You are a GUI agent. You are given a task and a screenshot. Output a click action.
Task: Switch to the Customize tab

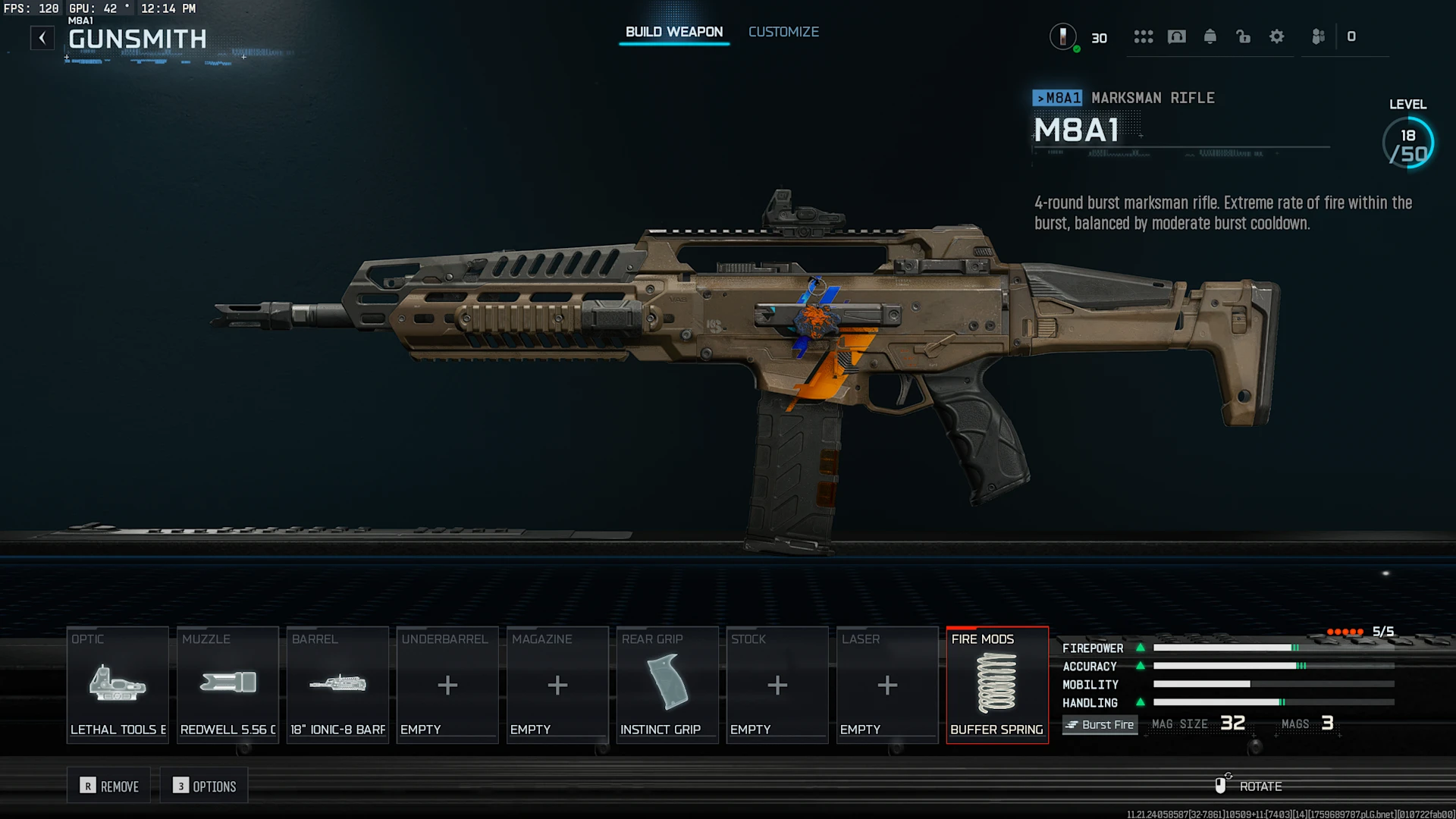coord(783,32)
